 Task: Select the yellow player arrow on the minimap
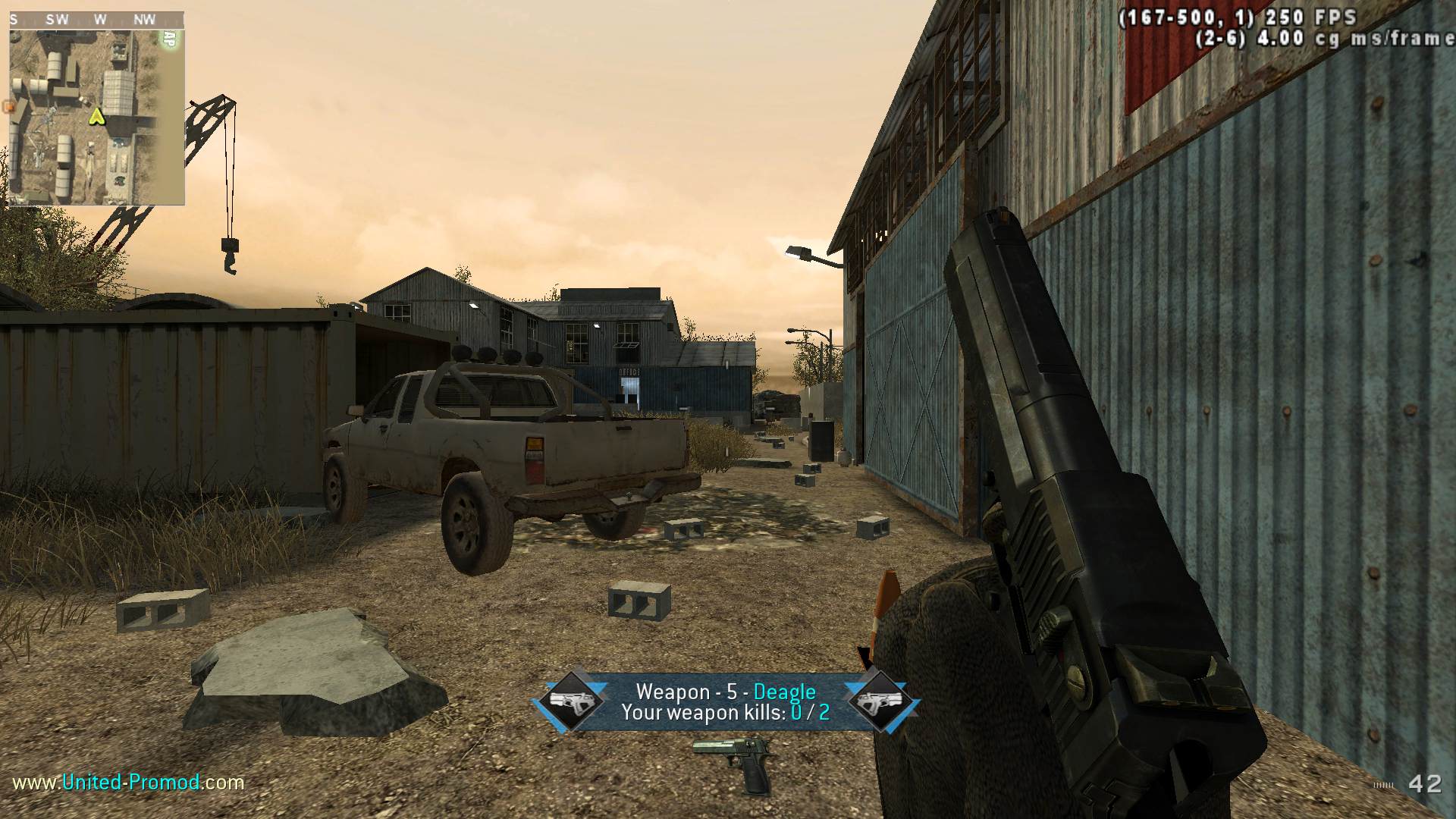click(x=96, y=117)
